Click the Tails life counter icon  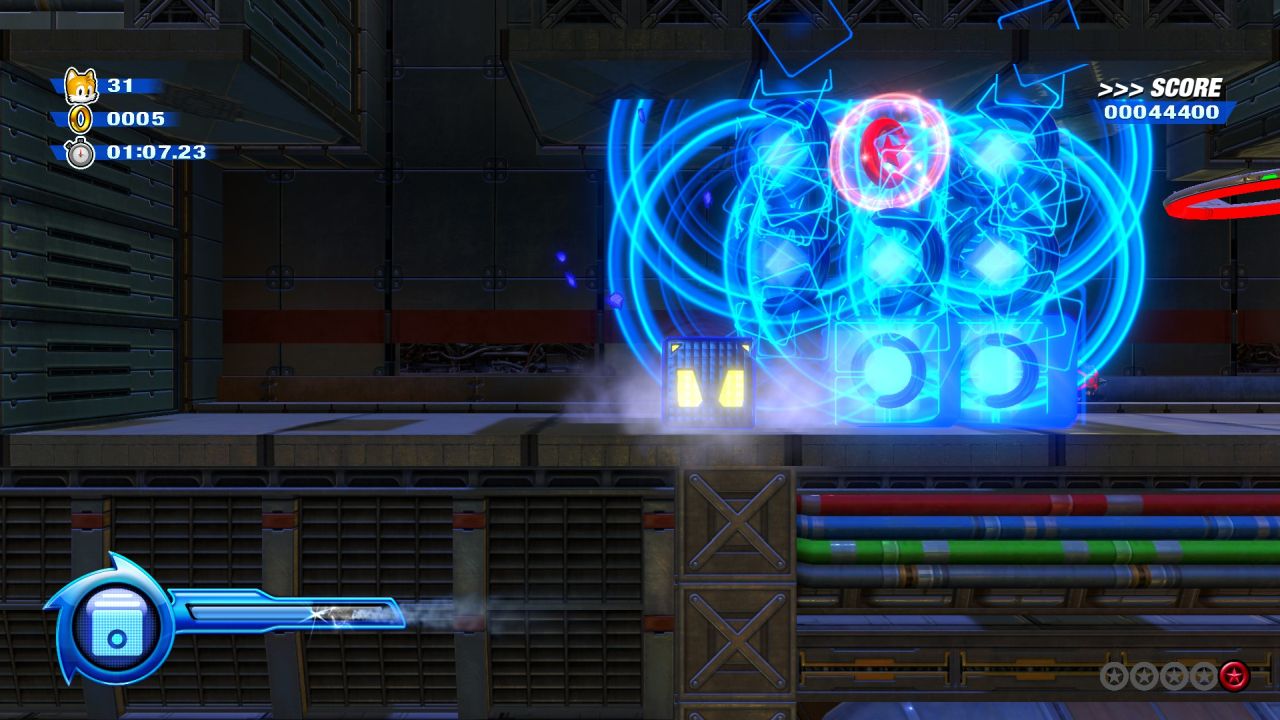83,85
